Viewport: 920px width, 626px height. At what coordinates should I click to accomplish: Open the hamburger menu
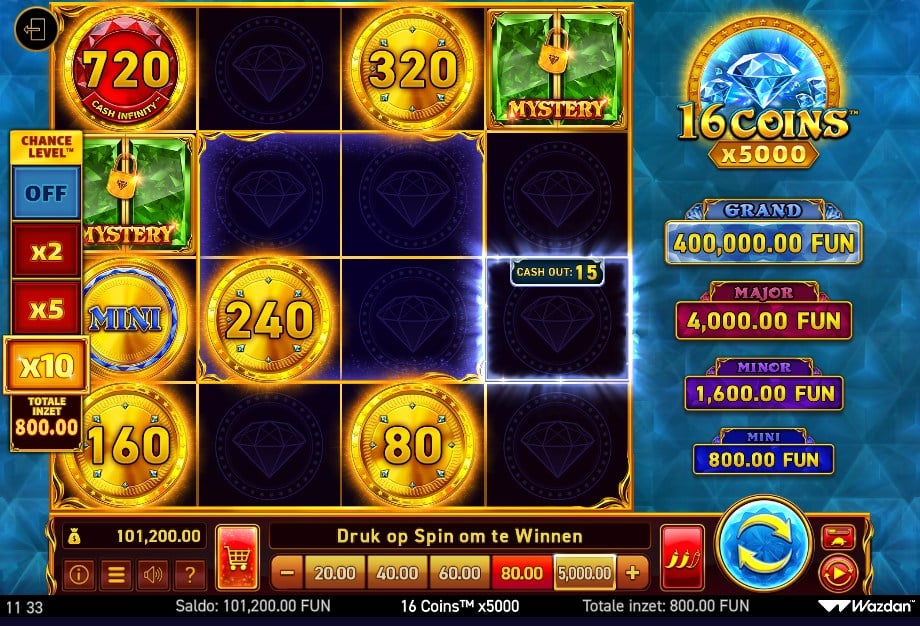[116, 574]
